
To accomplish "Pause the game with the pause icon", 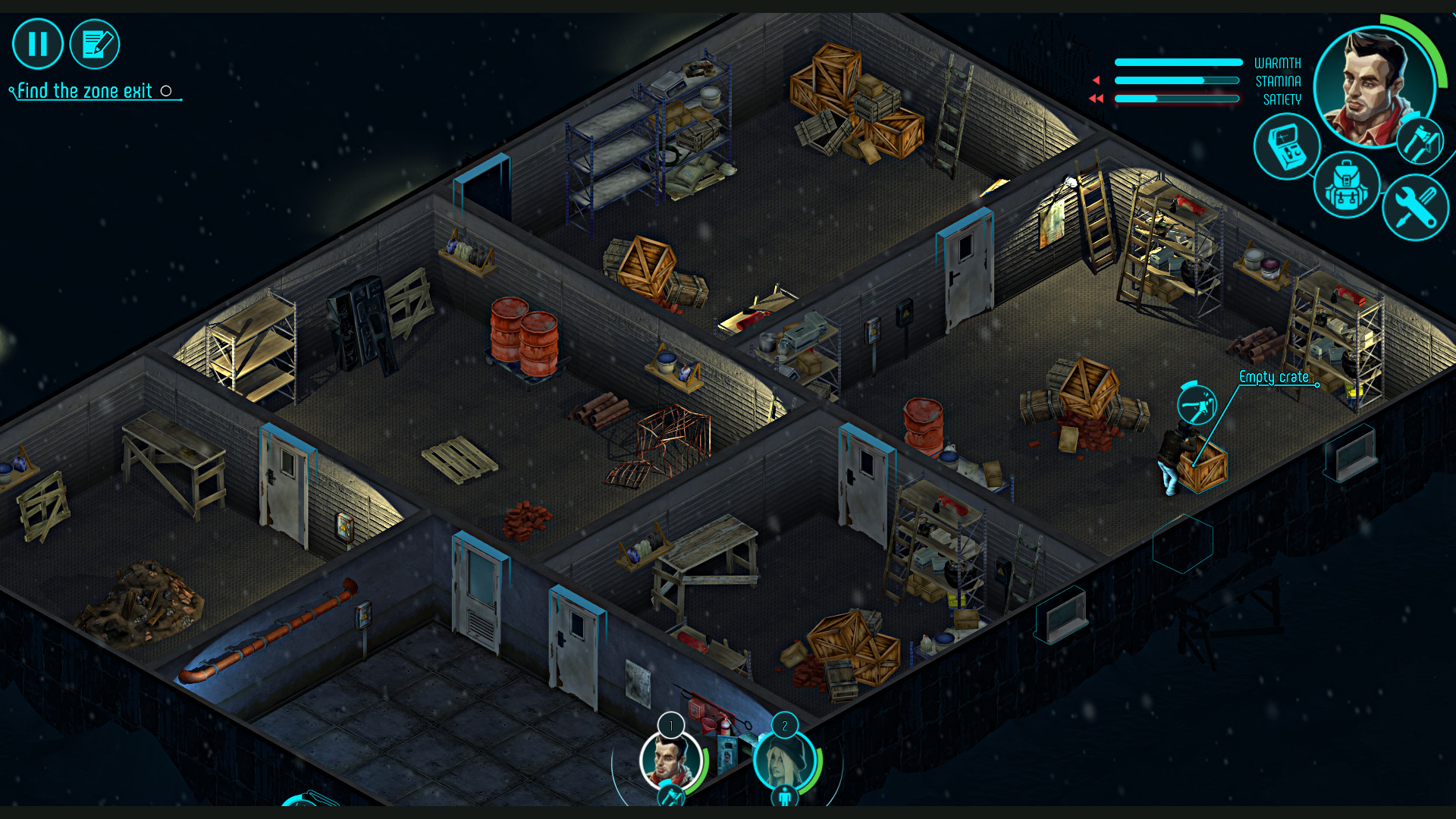I will point(36,43).
